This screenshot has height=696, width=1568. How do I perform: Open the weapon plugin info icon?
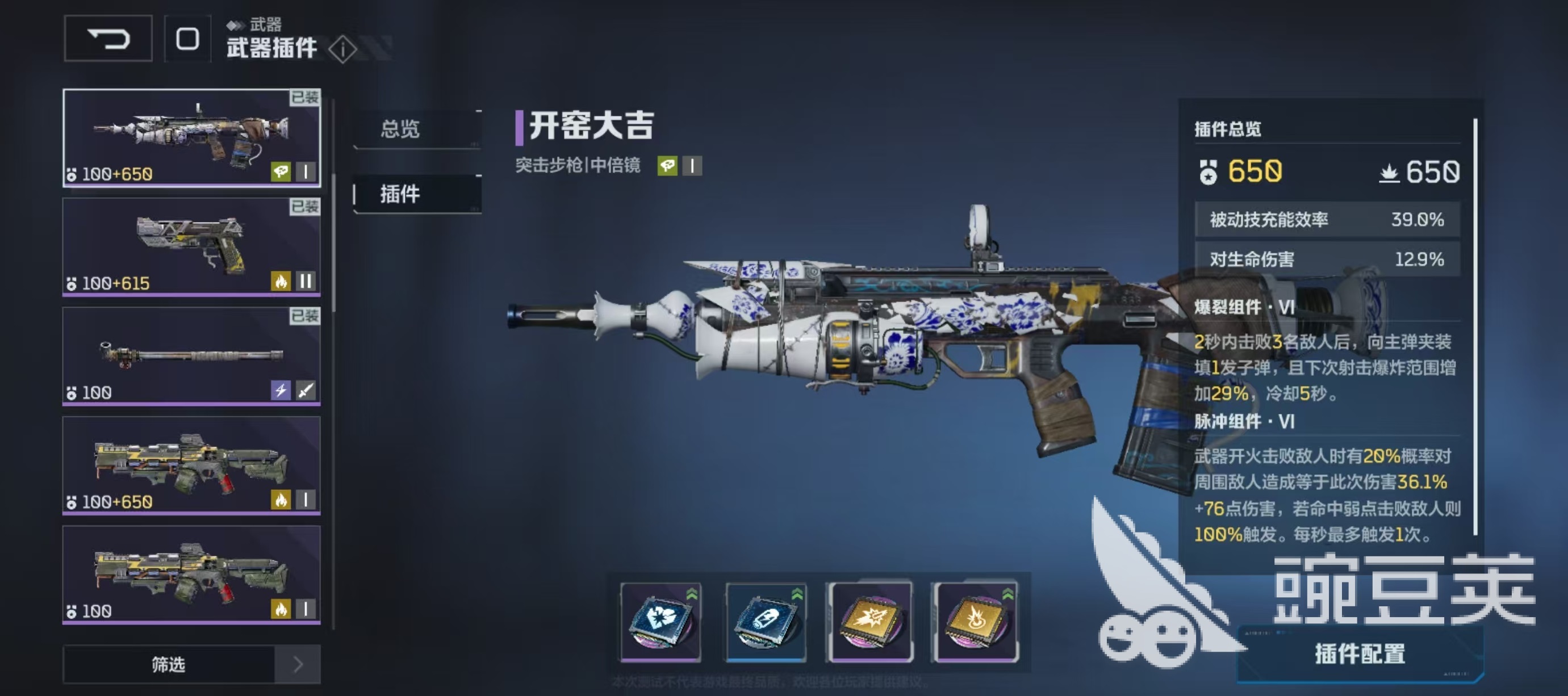[342, 49]
